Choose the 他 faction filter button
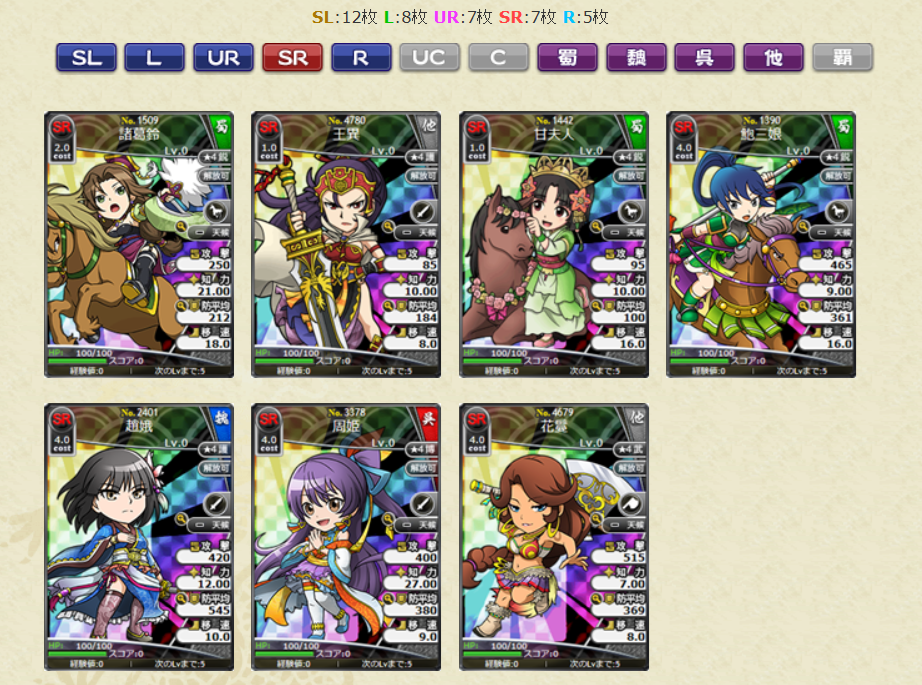The width and height of the screenshot is (922, 685). (x=773, y=58)
